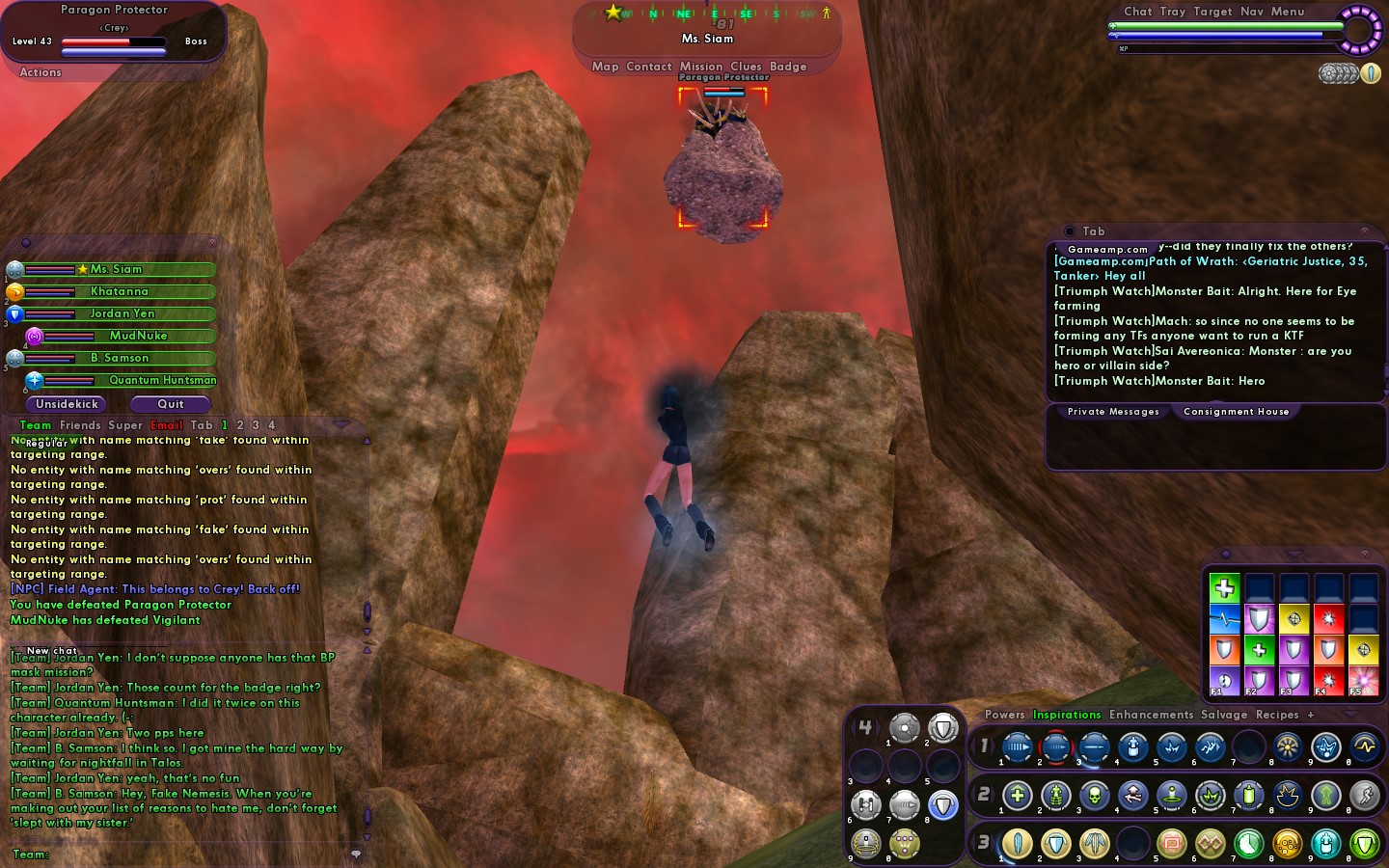This screenshot has width=1389, height=868.
Task: Select teammate Khatanna in team list
Action: (x=120, y=291)
